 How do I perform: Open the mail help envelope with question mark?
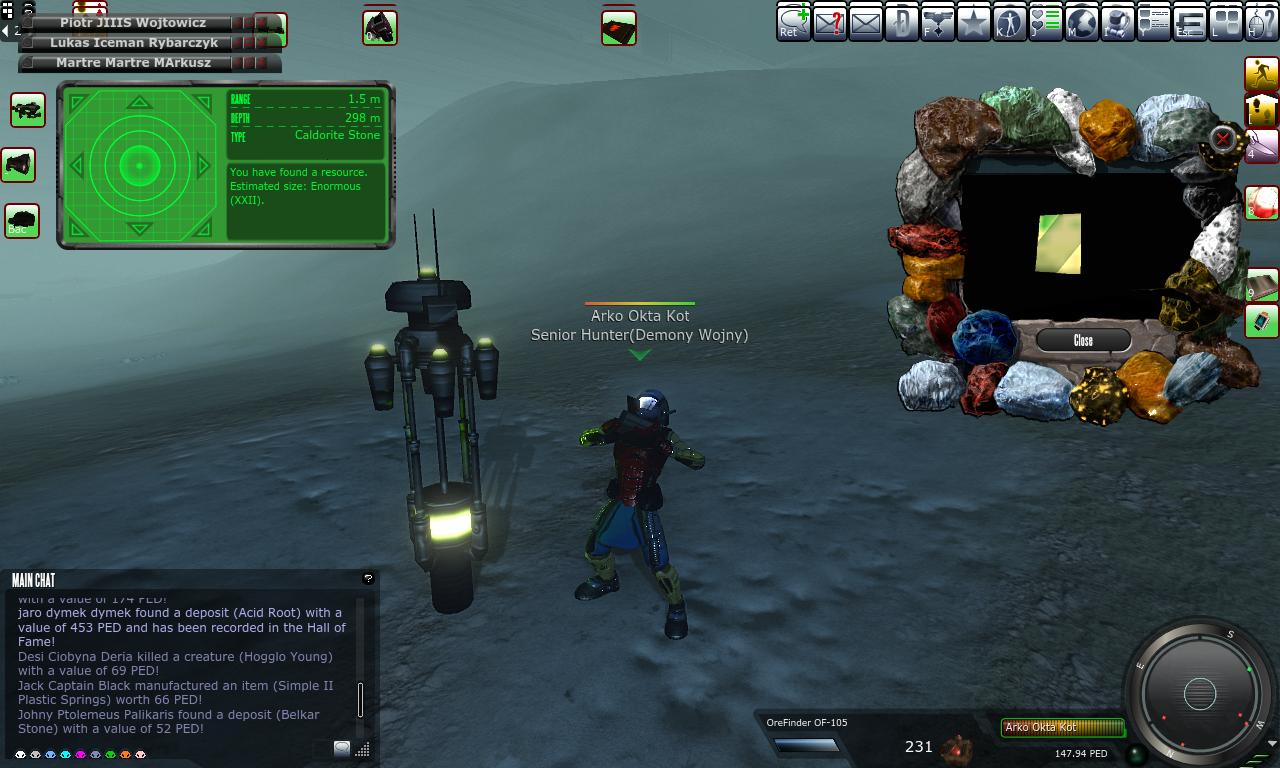[830, 22]
